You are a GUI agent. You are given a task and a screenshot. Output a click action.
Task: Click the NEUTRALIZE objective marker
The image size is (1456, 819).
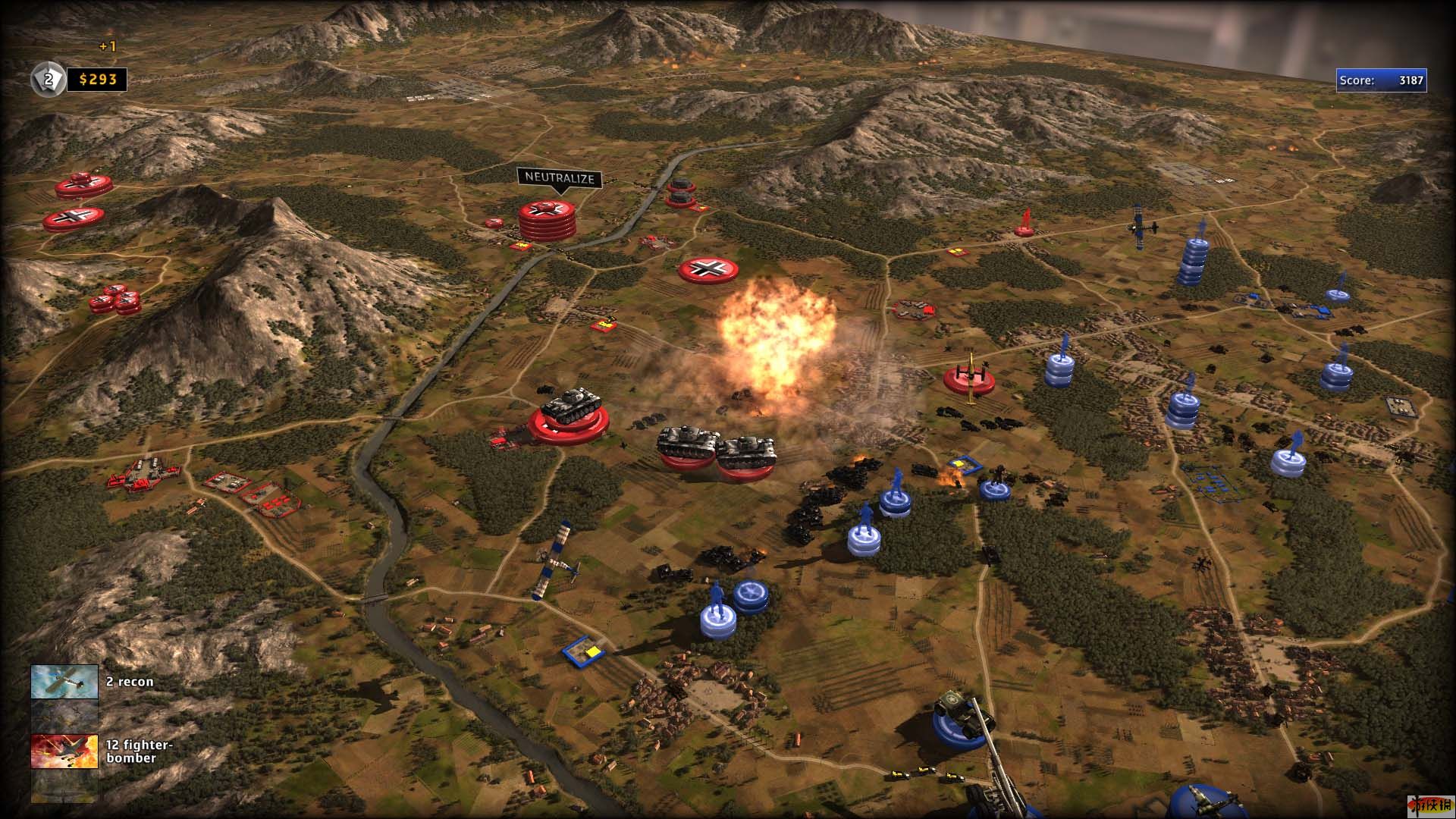pos(560,179)
